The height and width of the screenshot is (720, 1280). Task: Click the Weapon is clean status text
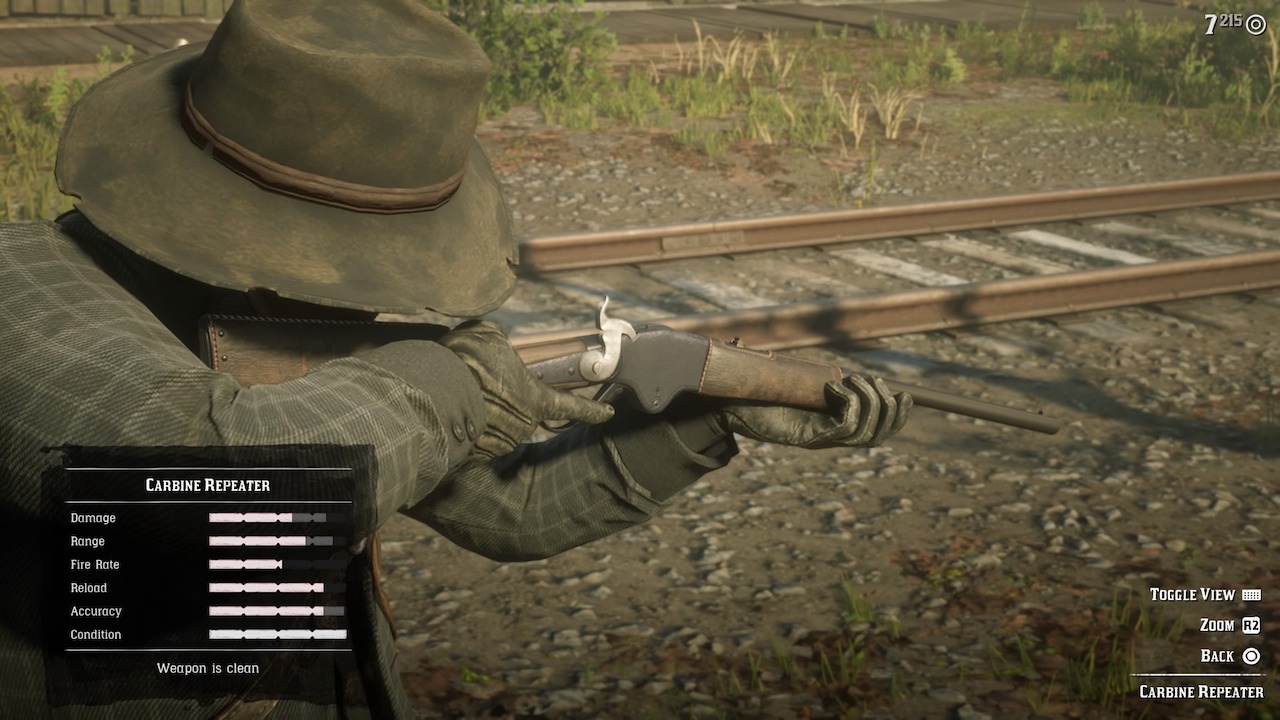pos(207,668)
